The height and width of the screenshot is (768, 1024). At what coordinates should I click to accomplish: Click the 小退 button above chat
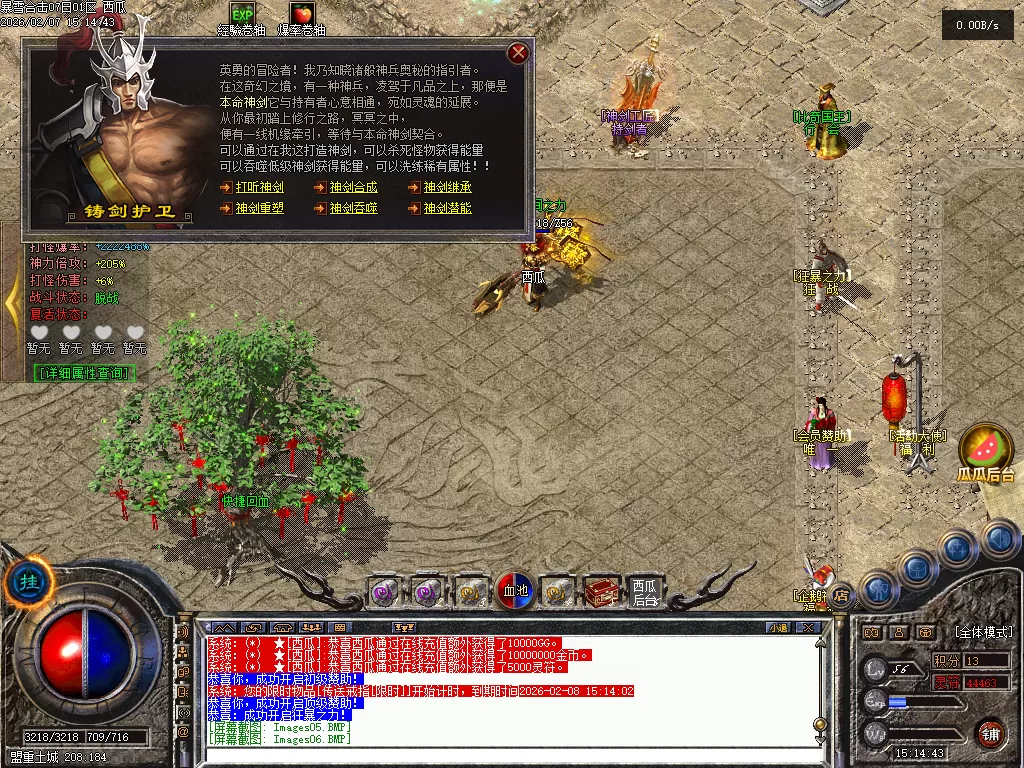click(x=778, y=628)
